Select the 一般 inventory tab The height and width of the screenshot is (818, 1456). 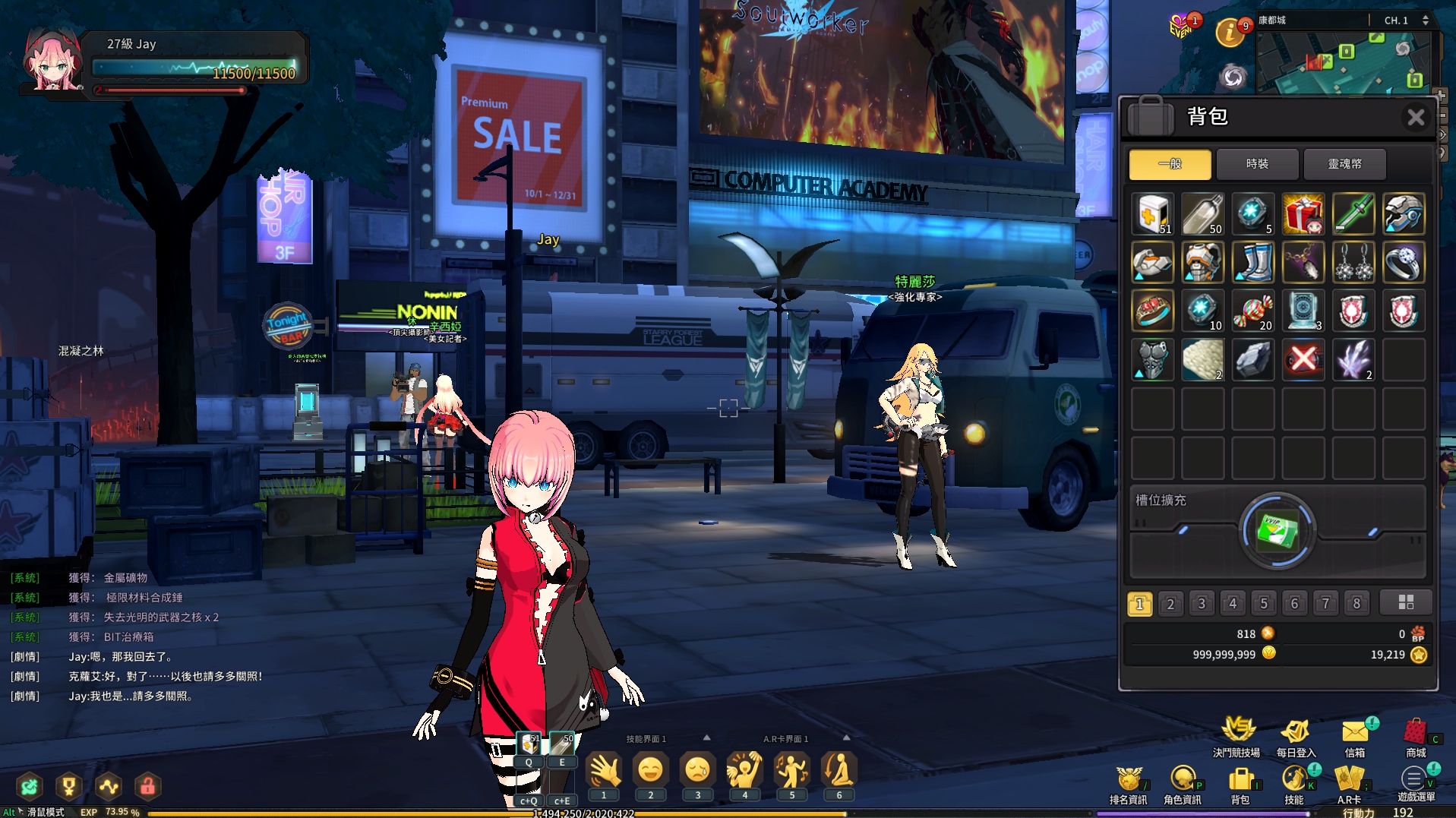click(x=1170, y=164)
